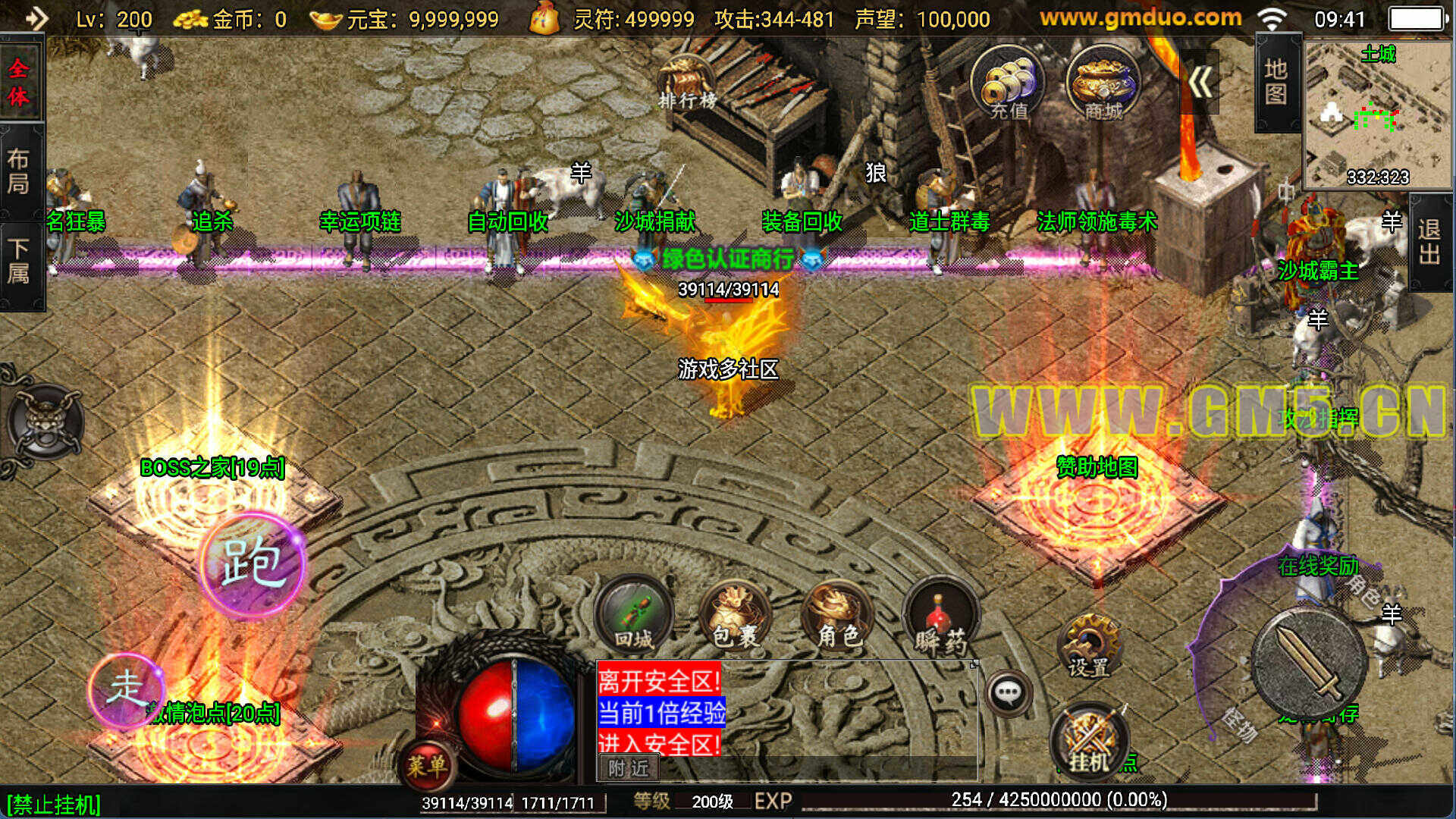Open the 菜单 menu button
Viewport: 1456px width, 819px height.
point(428,764)
